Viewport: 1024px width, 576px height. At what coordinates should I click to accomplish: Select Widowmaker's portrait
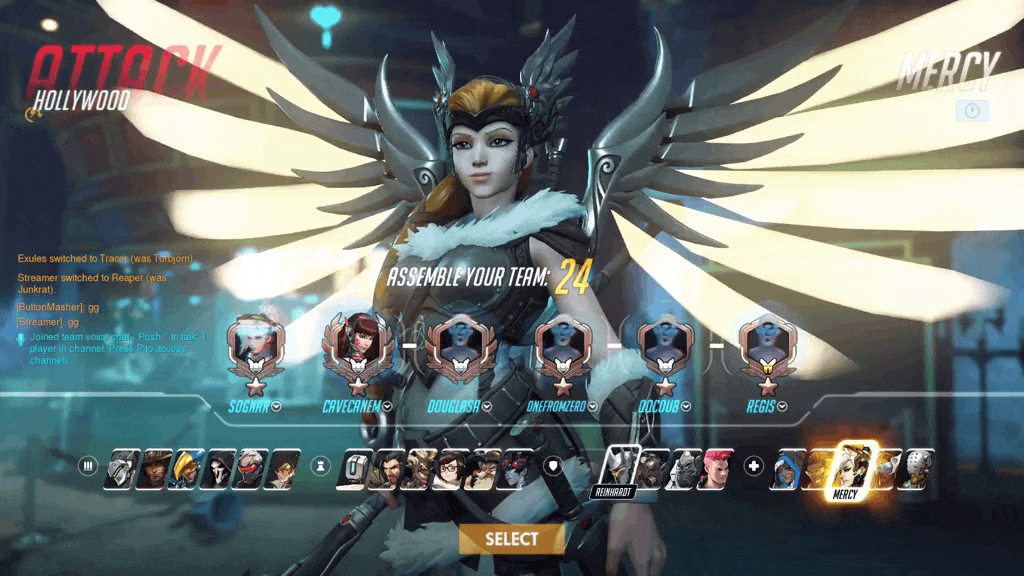pyautogui.click(x=515, y=468)
